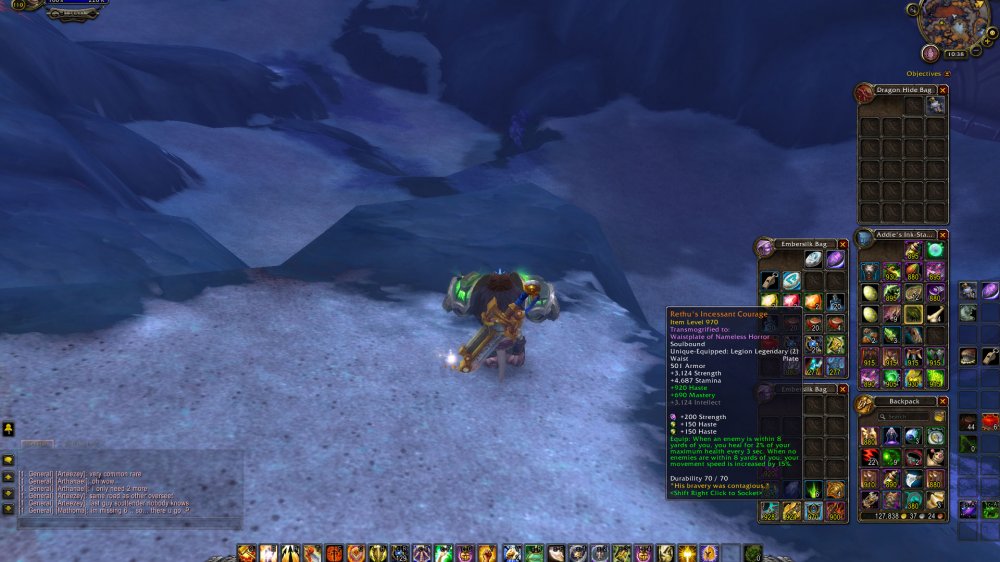Click the Addie's Ink-Stained bag portrait icon
Image resolution: width=1000 pixels, height=562 pixels.
coord(864,237)
